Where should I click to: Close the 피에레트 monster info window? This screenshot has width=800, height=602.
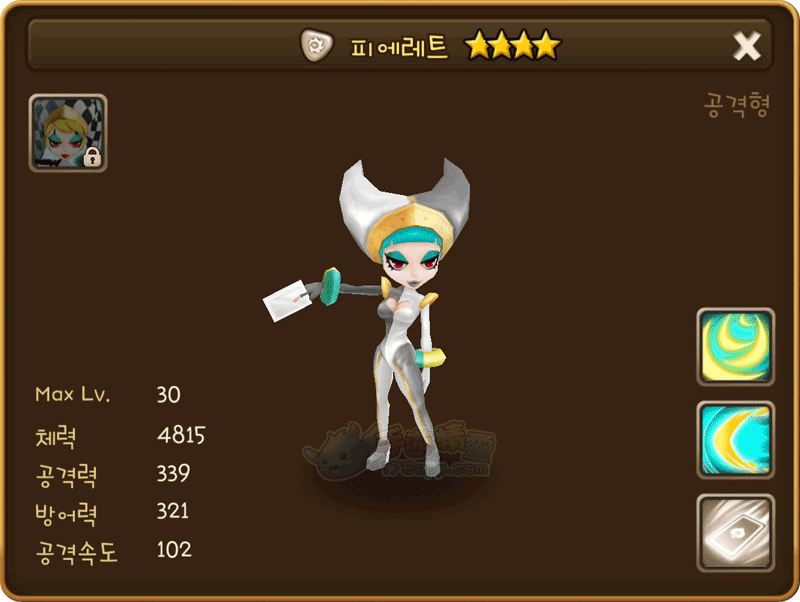(747, 46)
